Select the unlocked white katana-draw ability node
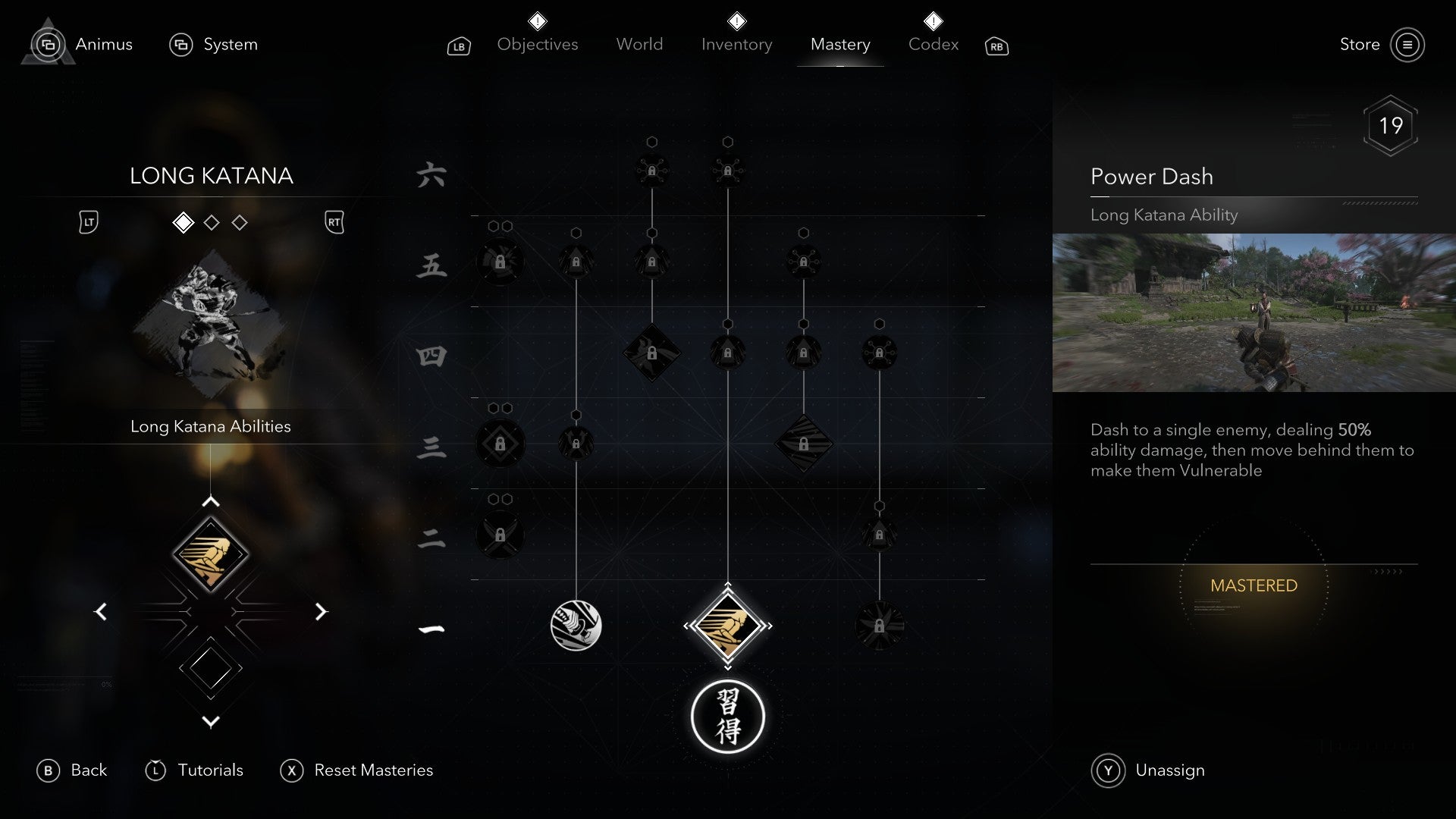The width and height of the screenshot is (1456, 819). pos(577,626)
